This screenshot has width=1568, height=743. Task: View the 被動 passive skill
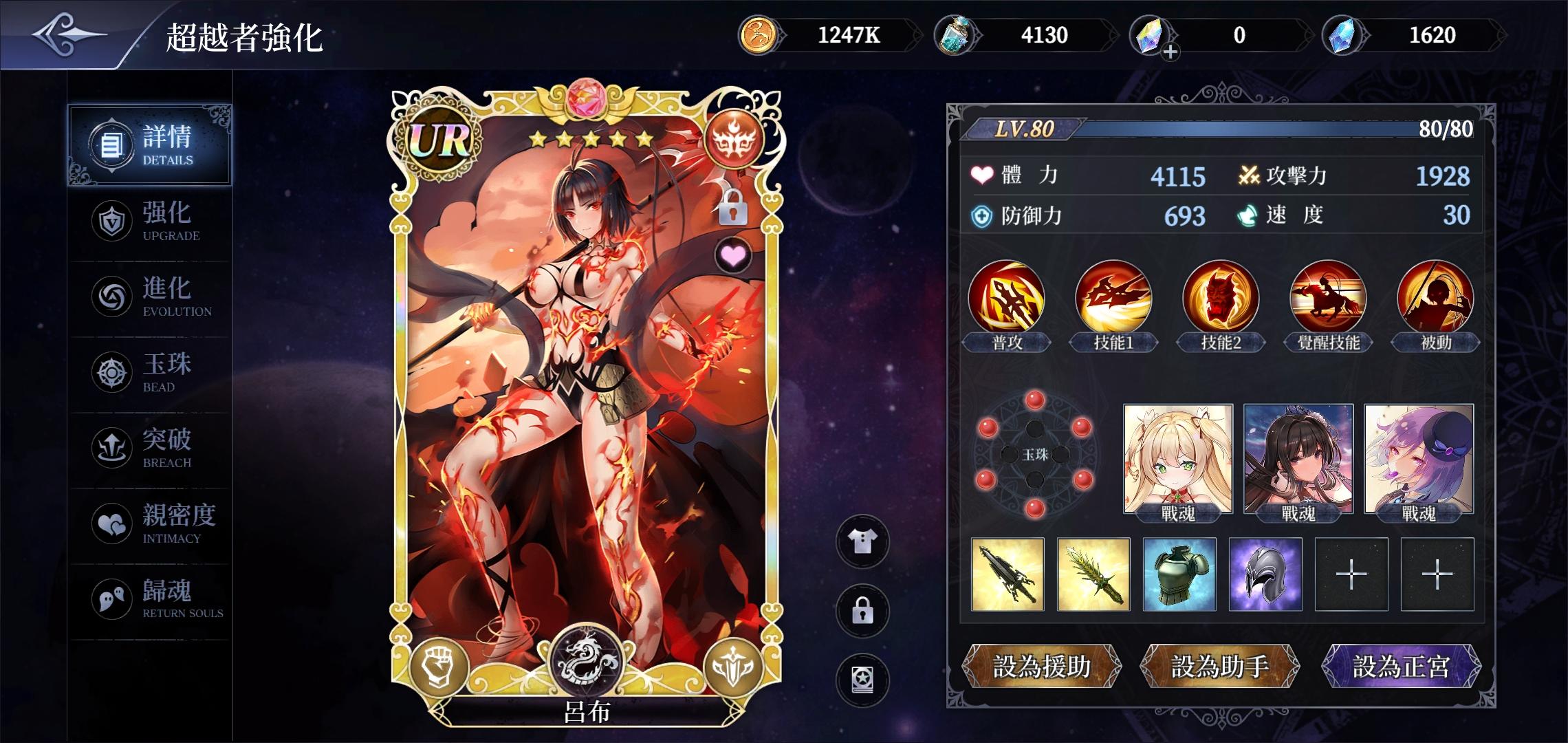click(1435, 298)
